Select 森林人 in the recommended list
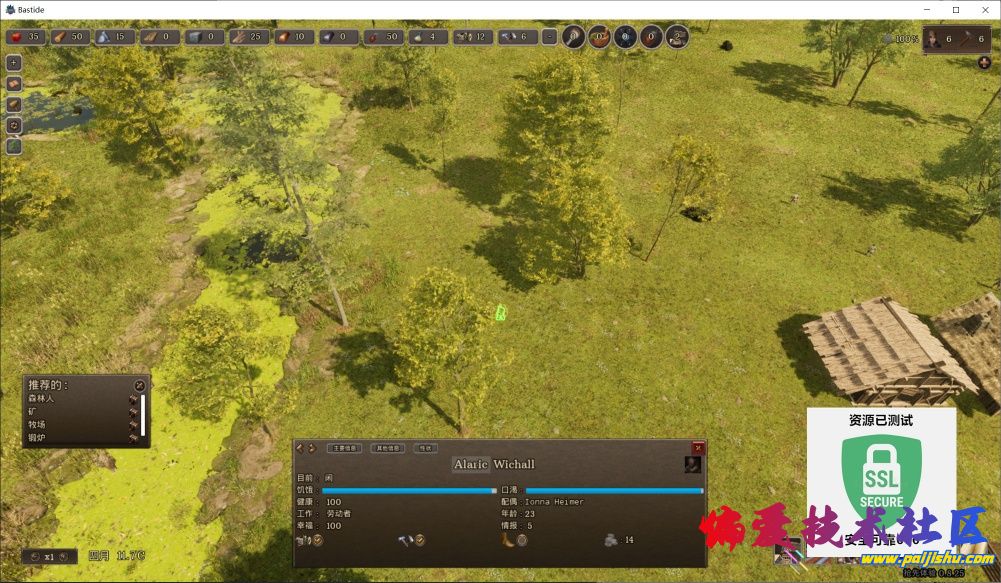 pyautogui.click(x=42, y=399)
